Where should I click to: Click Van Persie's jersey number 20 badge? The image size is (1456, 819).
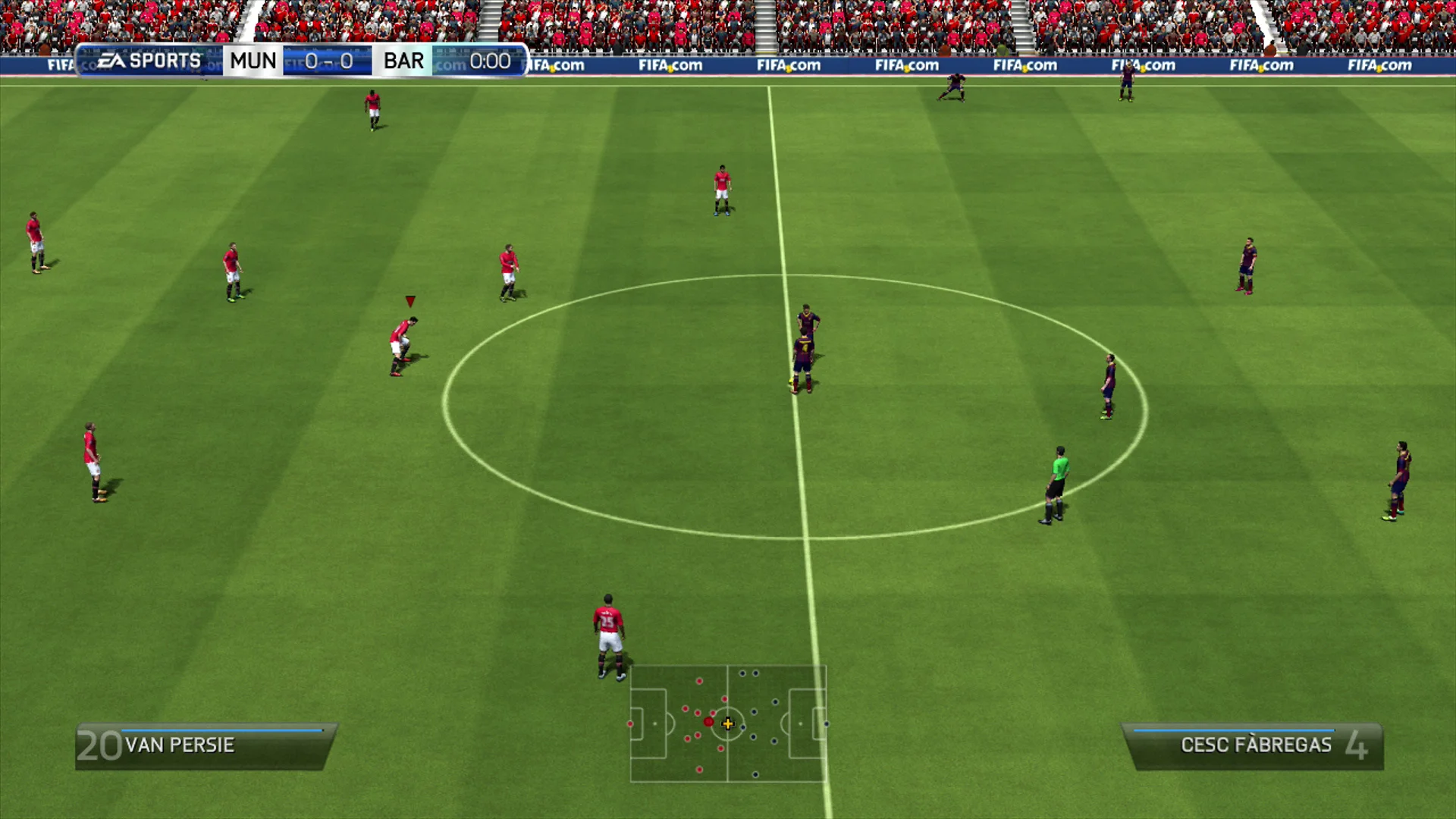(x=99, y=745)
